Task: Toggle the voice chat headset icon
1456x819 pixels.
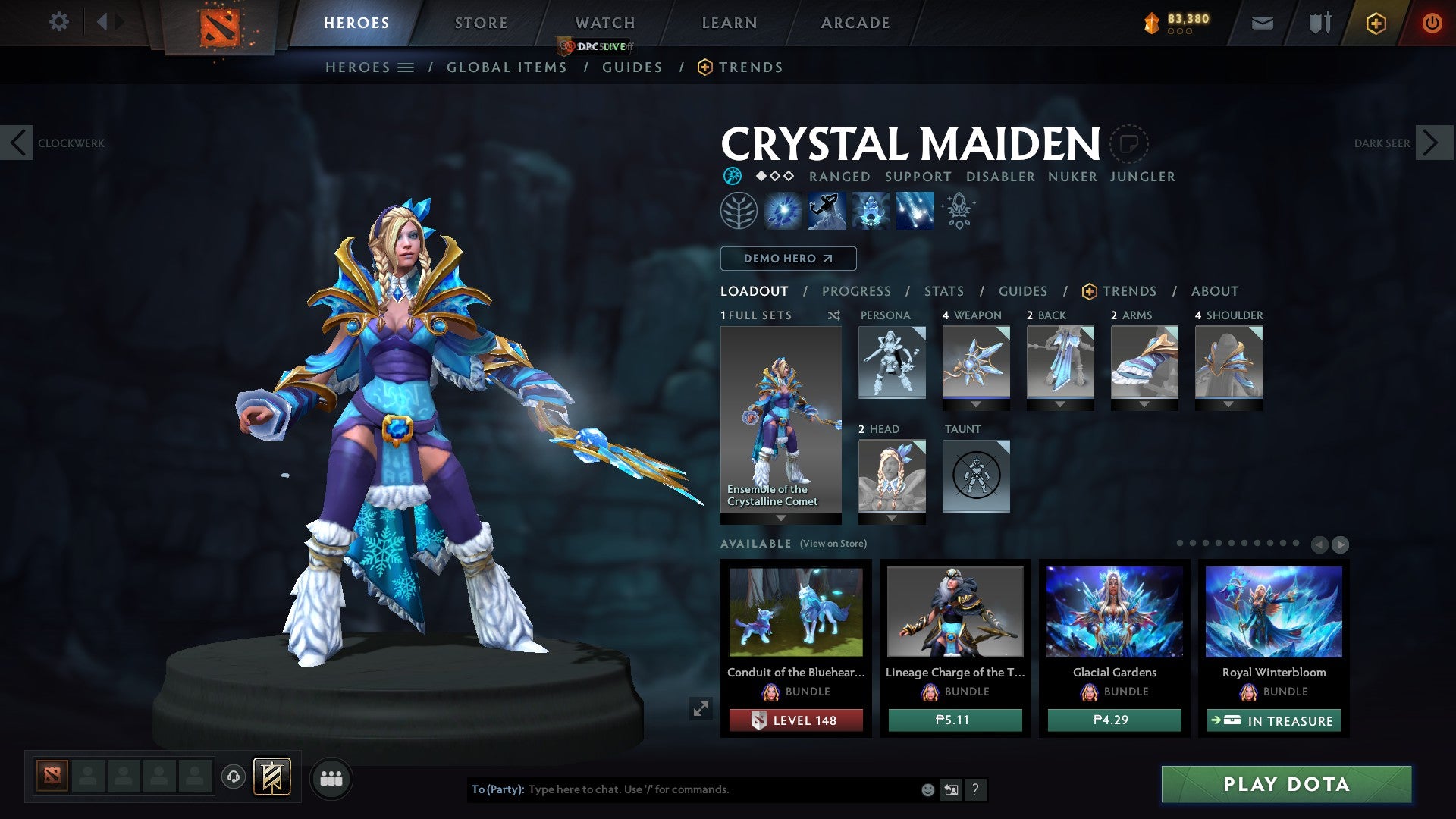Action: pos(233,777)
